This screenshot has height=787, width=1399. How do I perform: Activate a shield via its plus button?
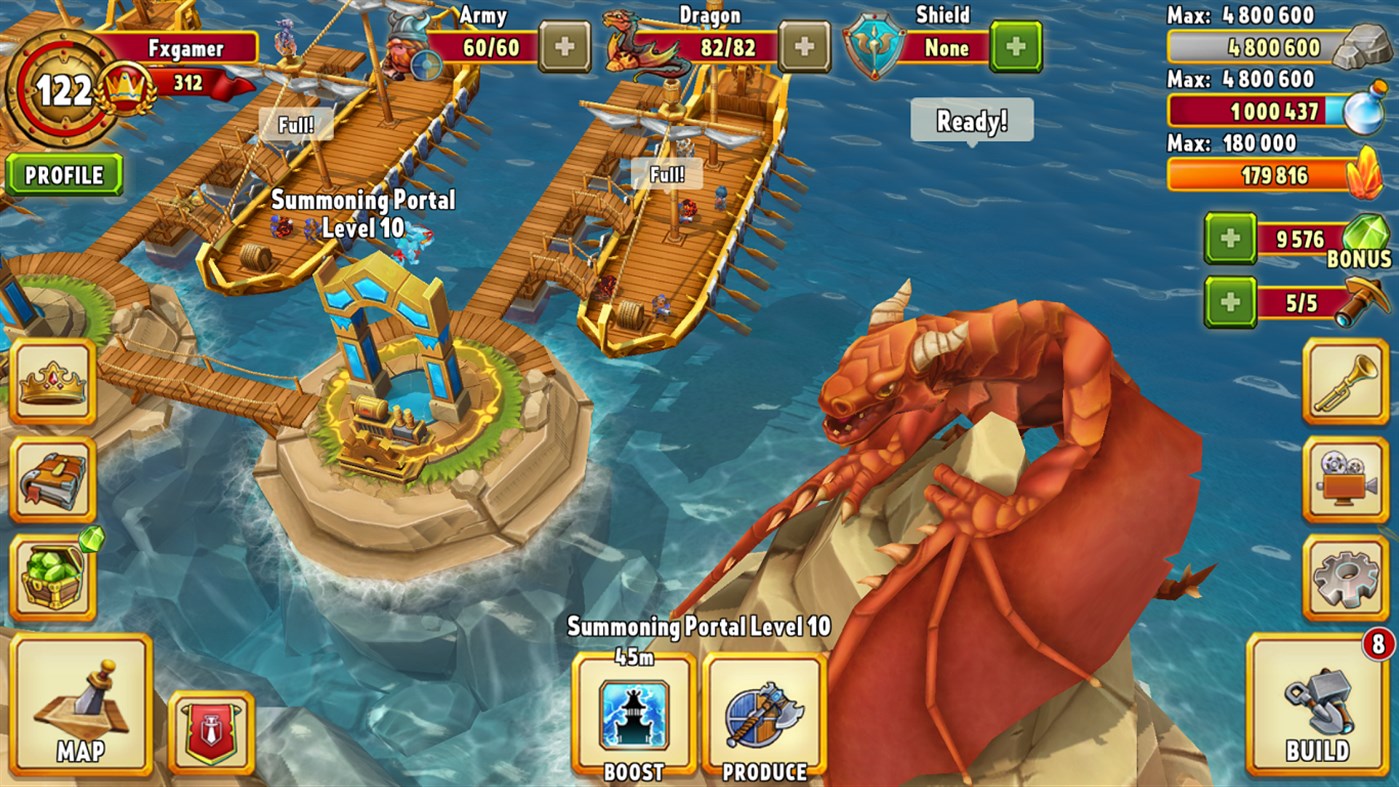[x=1014, y=47]
